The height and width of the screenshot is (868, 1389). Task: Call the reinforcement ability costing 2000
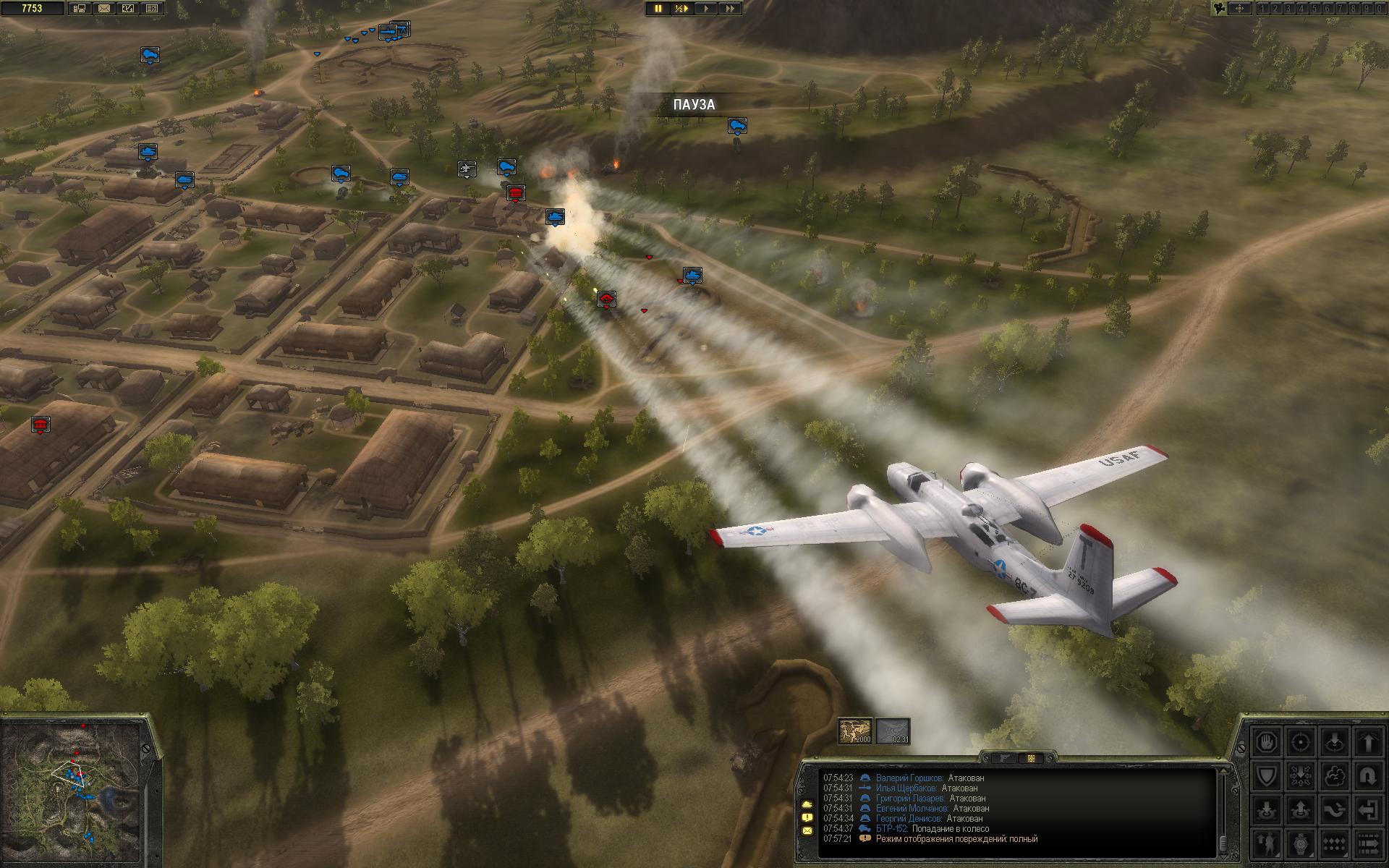click(854, 731)
